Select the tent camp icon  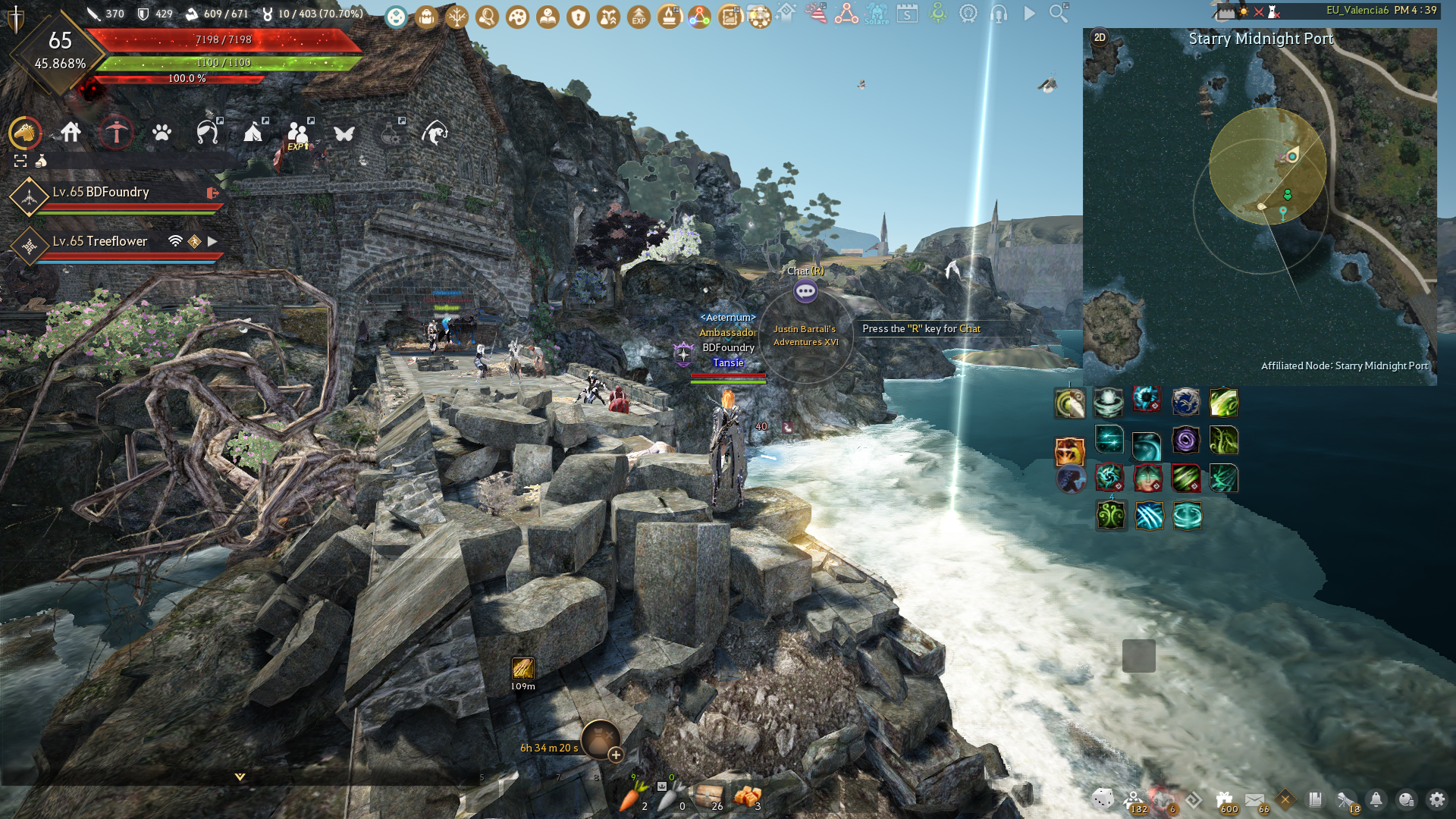click(x=253, y=133)
